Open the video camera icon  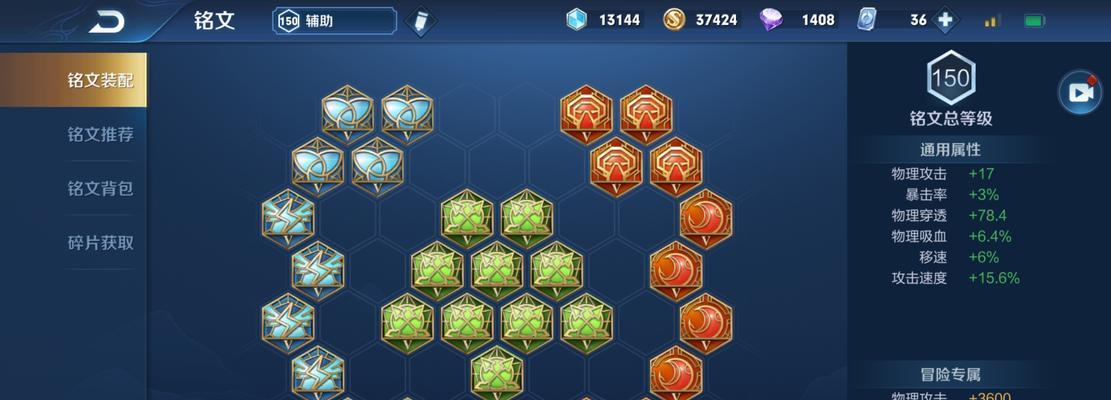coord(1081,92)
